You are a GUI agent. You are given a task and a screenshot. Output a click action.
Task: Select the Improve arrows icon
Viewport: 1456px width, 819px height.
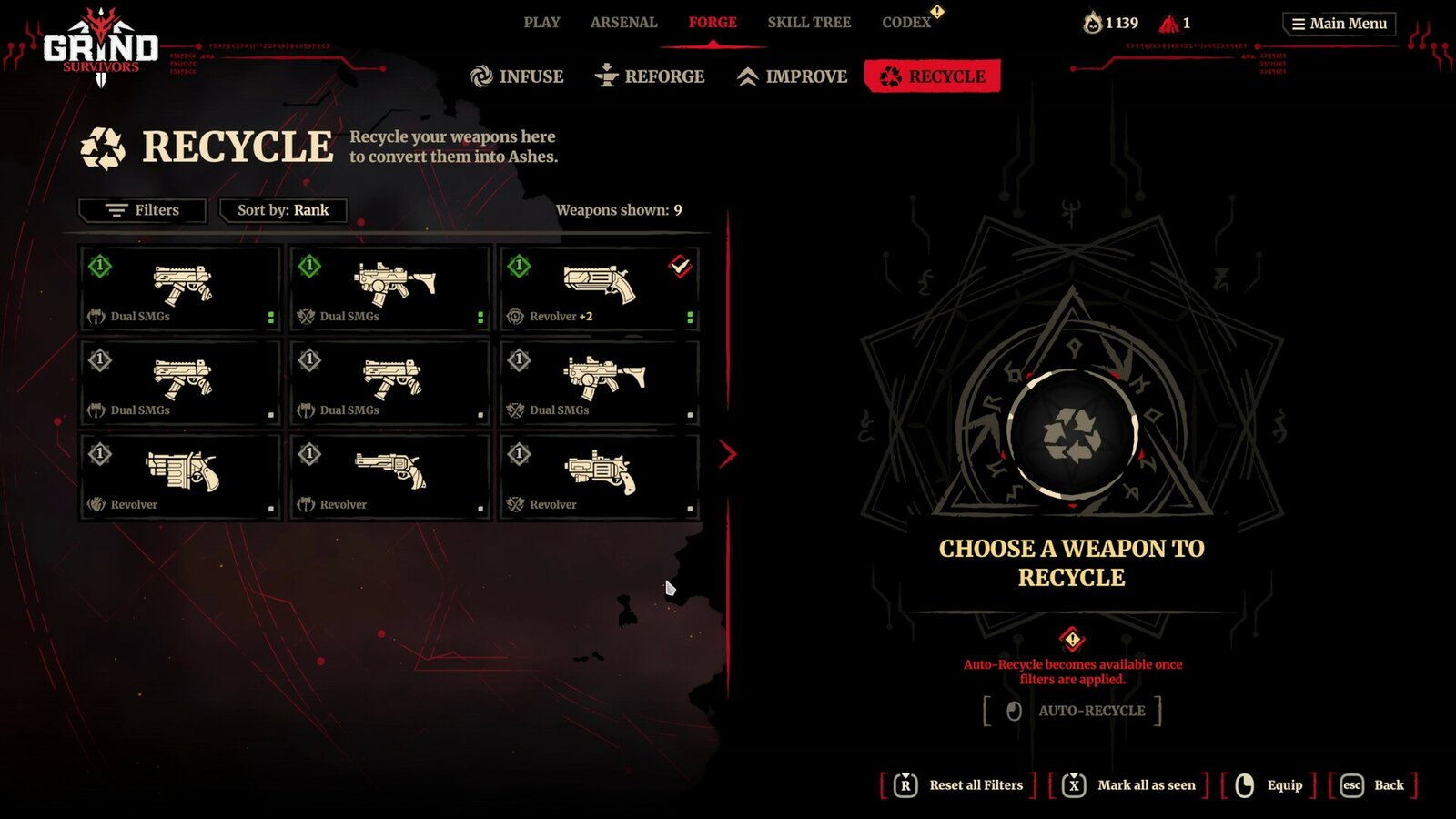748,76
